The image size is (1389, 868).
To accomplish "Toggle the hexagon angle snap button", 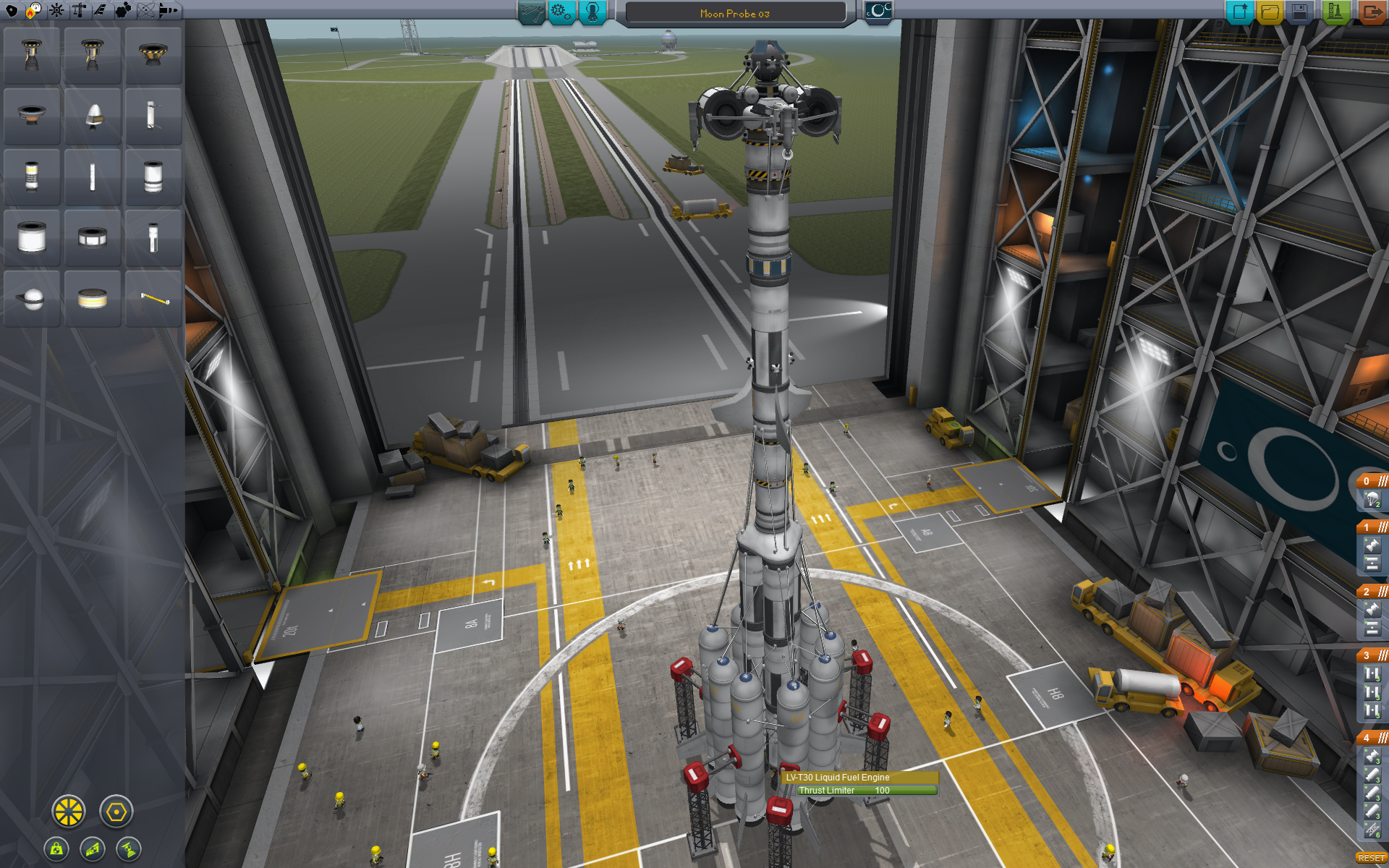I will coord(116,812).
